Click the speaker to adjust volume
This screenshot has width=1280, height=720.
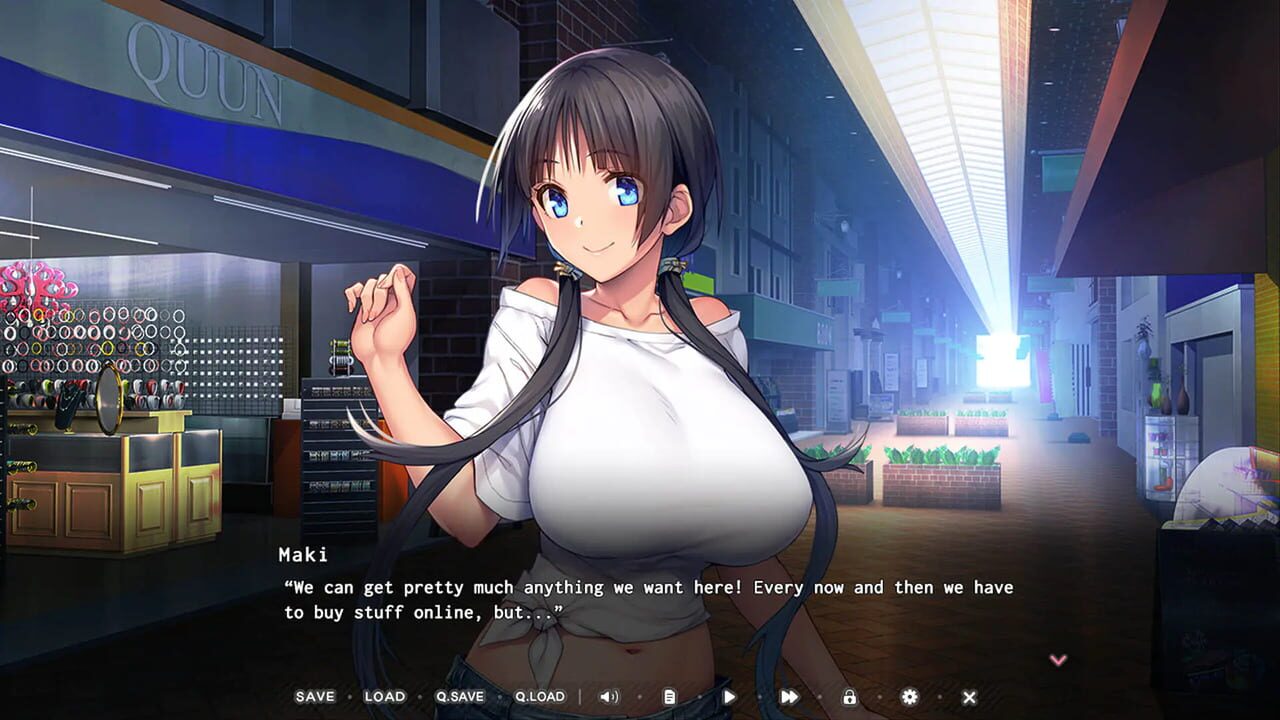point(610,696)
